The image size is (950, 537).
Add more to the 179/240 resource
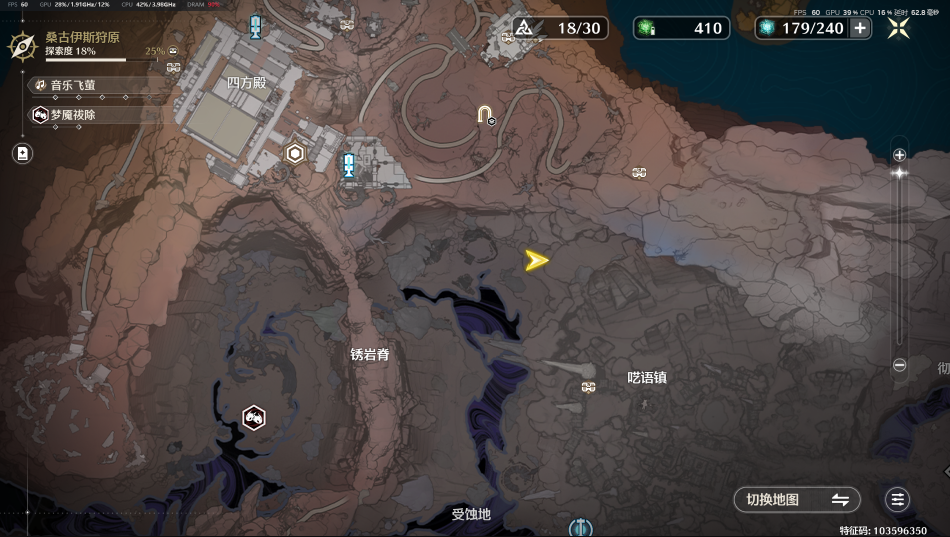(860, 28)
